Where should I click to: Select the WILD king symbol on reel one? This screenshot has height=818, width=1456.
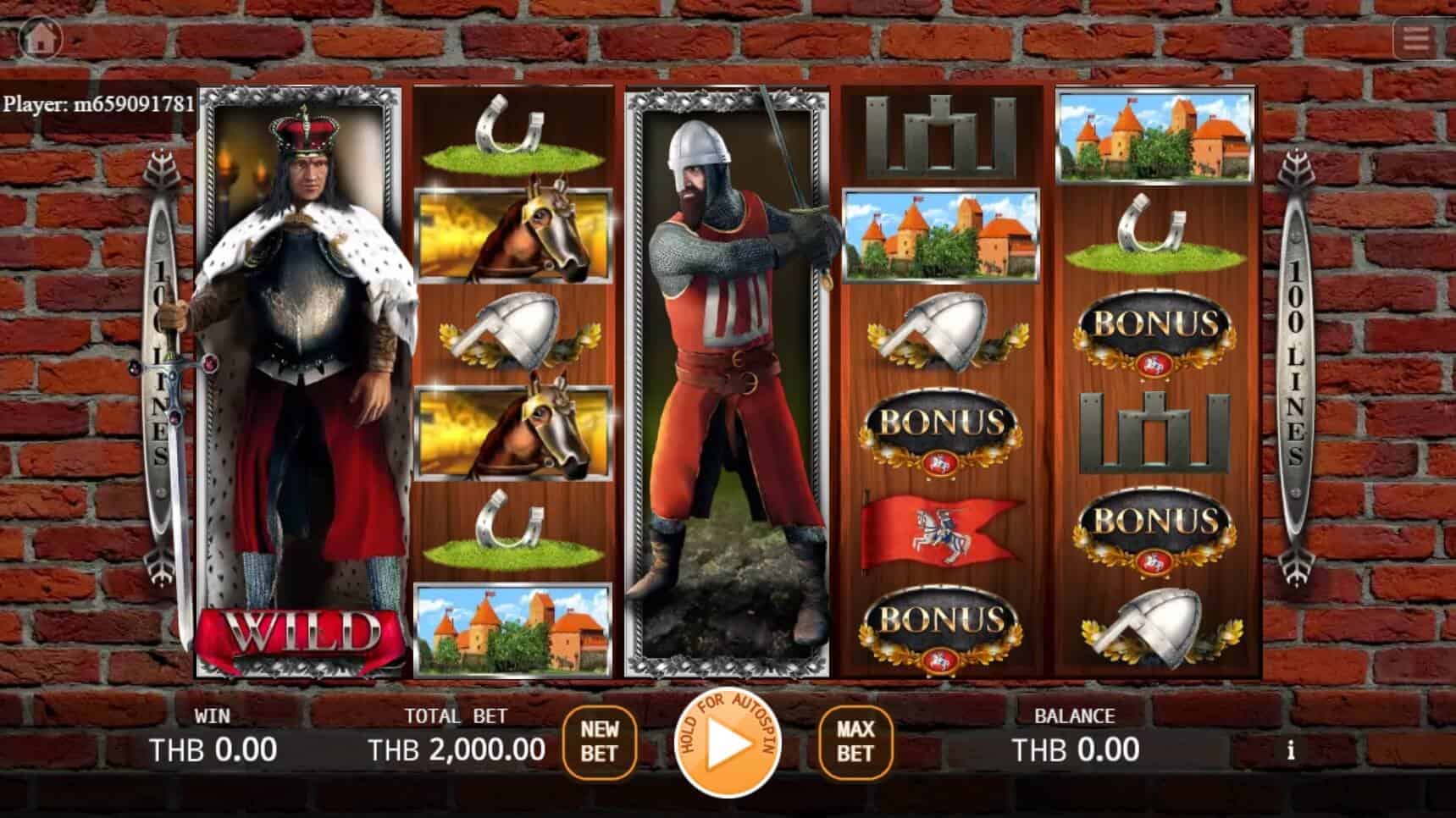tap(301, 381)
